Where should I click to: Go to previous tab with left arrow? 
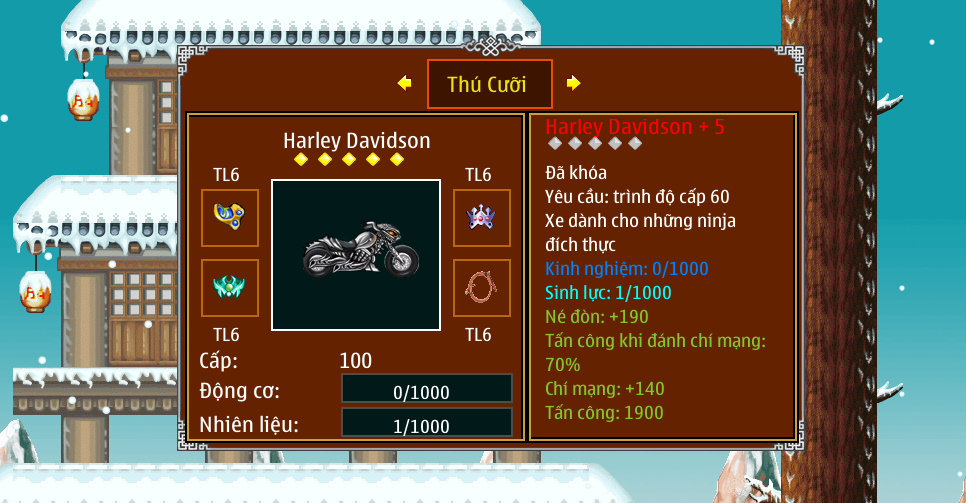pos(404,83)
